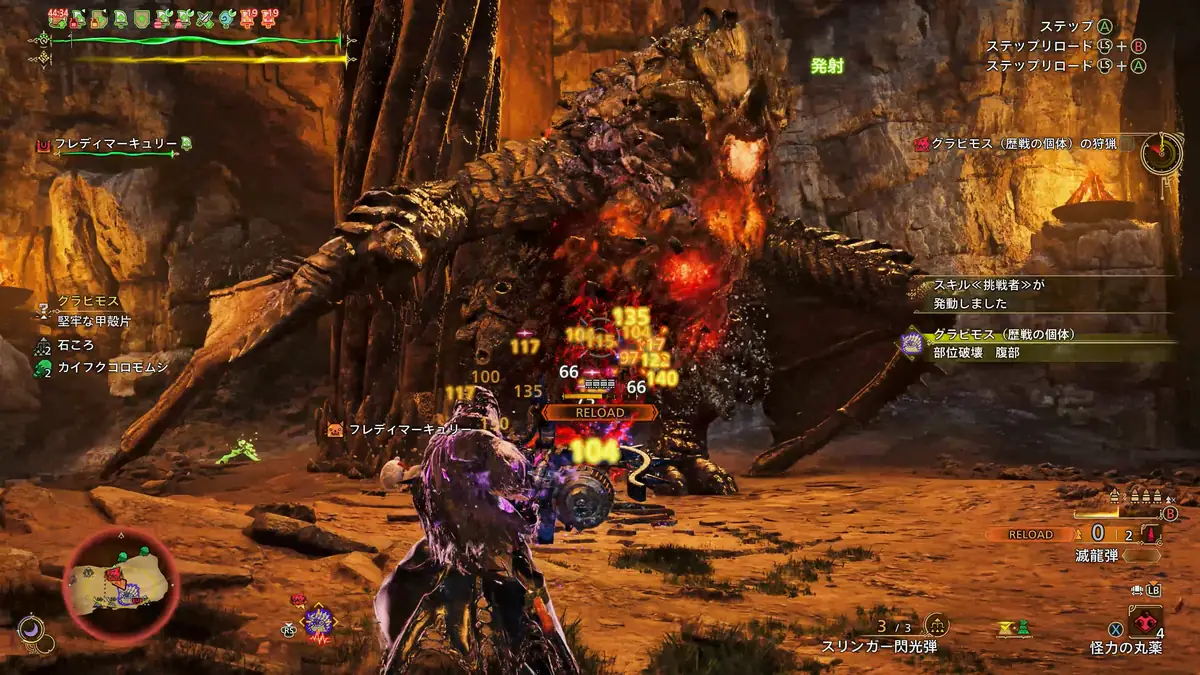This screenshot has width=1200, height=675.
Task: Select the monster target icon beside the minimap
Action: 319,622
